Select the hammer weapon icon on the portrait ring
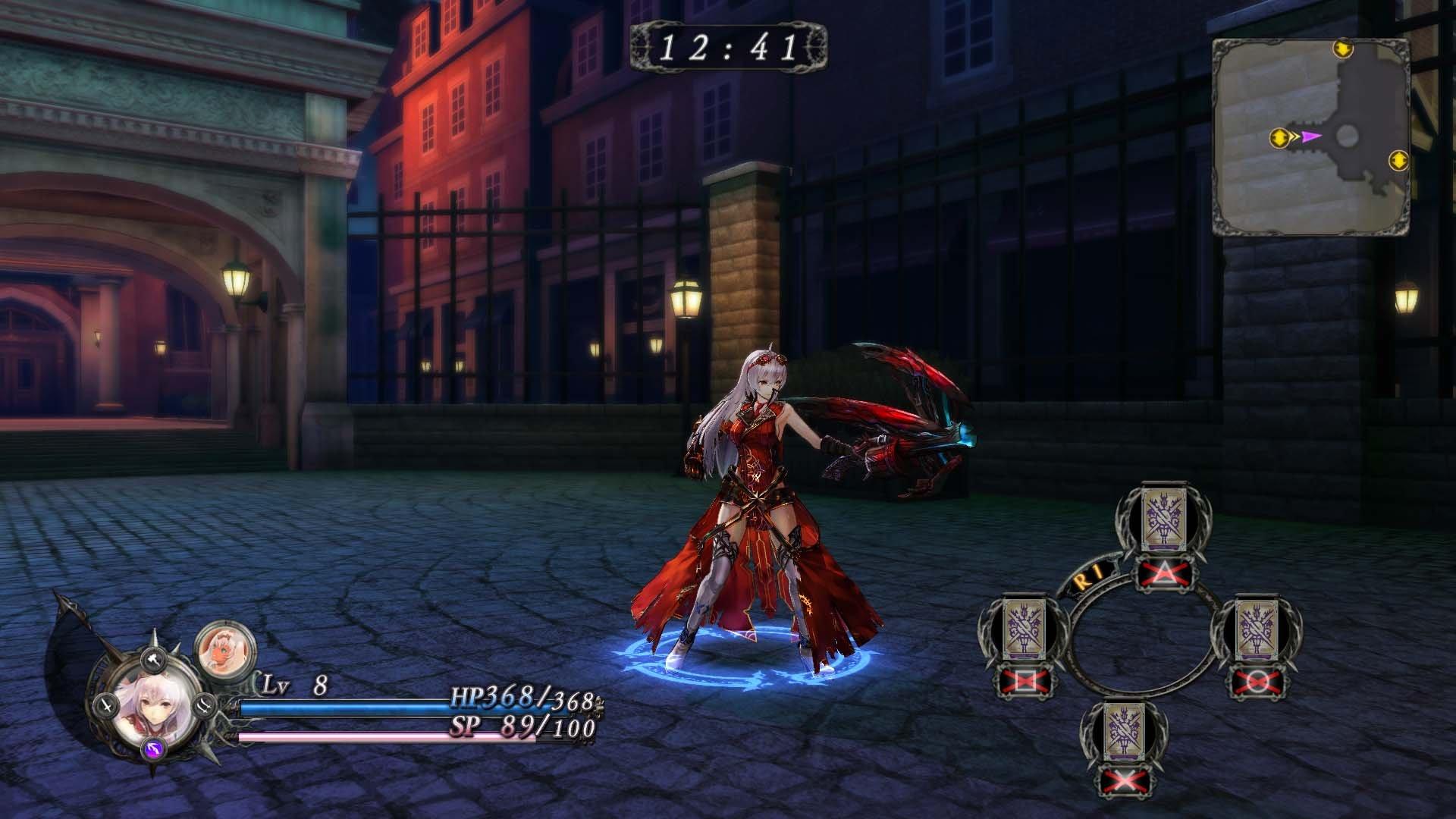The image size is (1456, 819). (x=152, y=659)
